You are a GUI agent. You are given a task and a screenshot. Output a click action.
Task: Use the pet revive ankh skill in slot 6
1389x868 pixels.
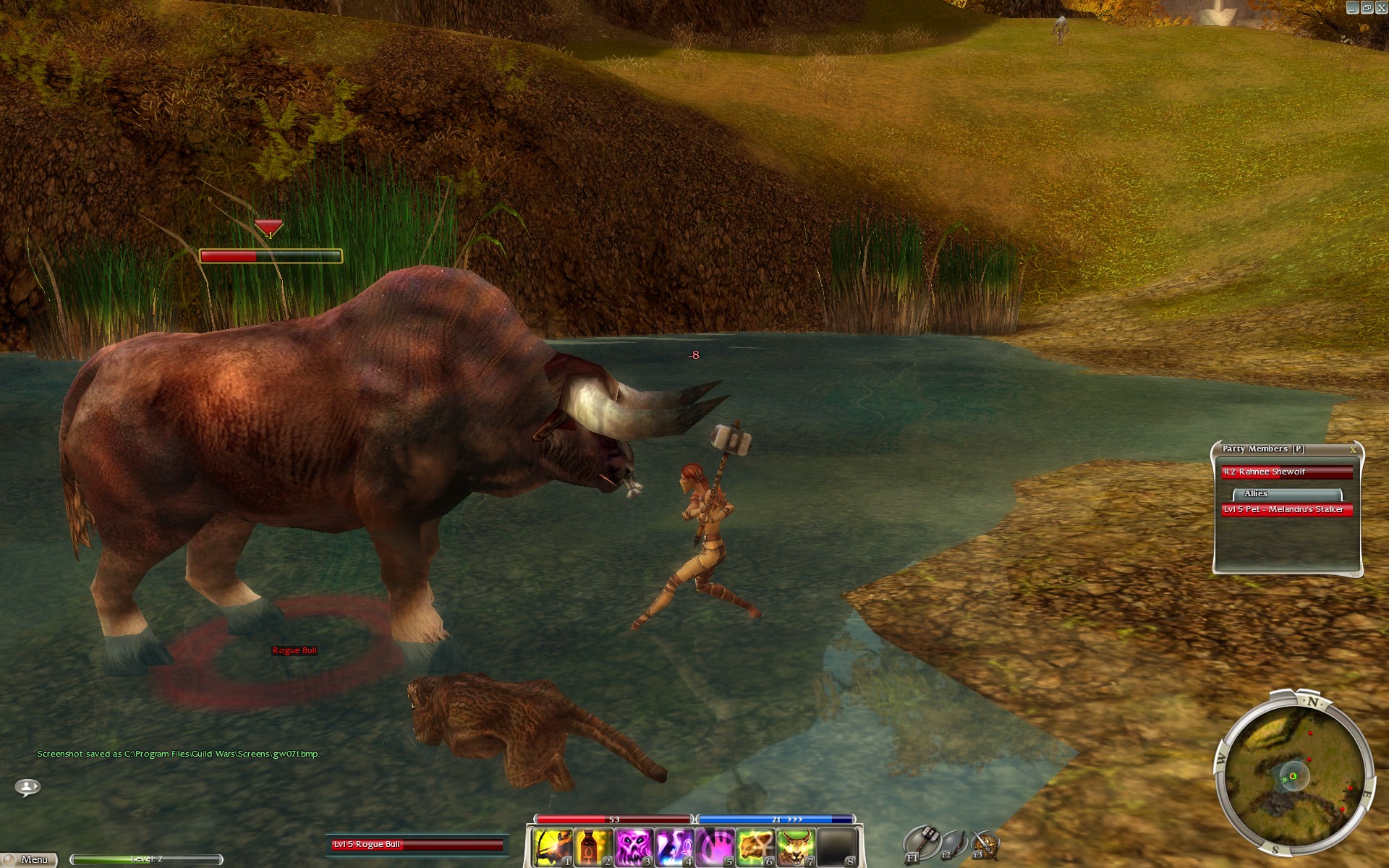[755, 847]
